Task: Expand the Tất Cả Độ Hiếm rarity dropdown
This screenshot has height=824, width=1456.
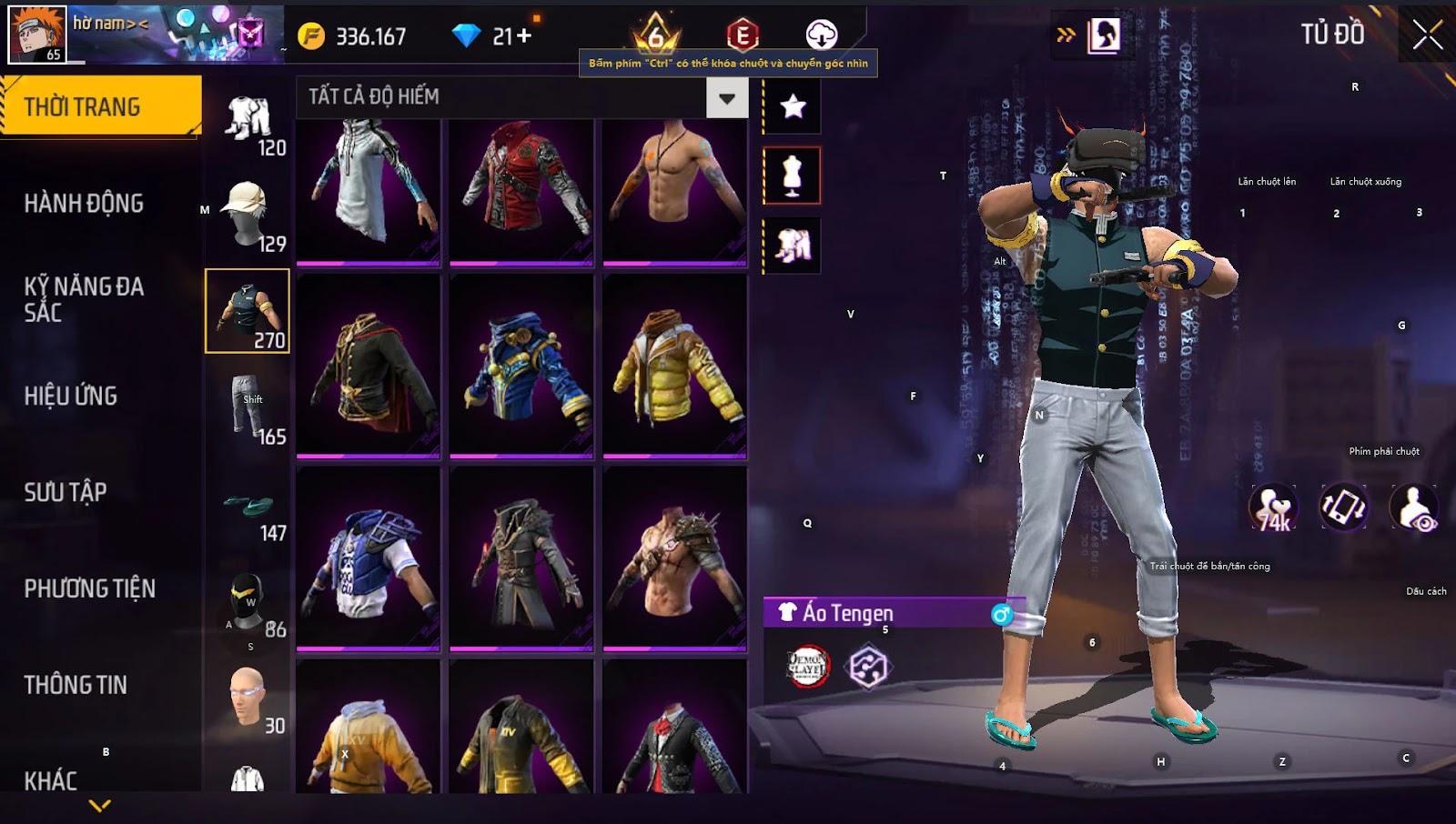Action: (726, 98)
